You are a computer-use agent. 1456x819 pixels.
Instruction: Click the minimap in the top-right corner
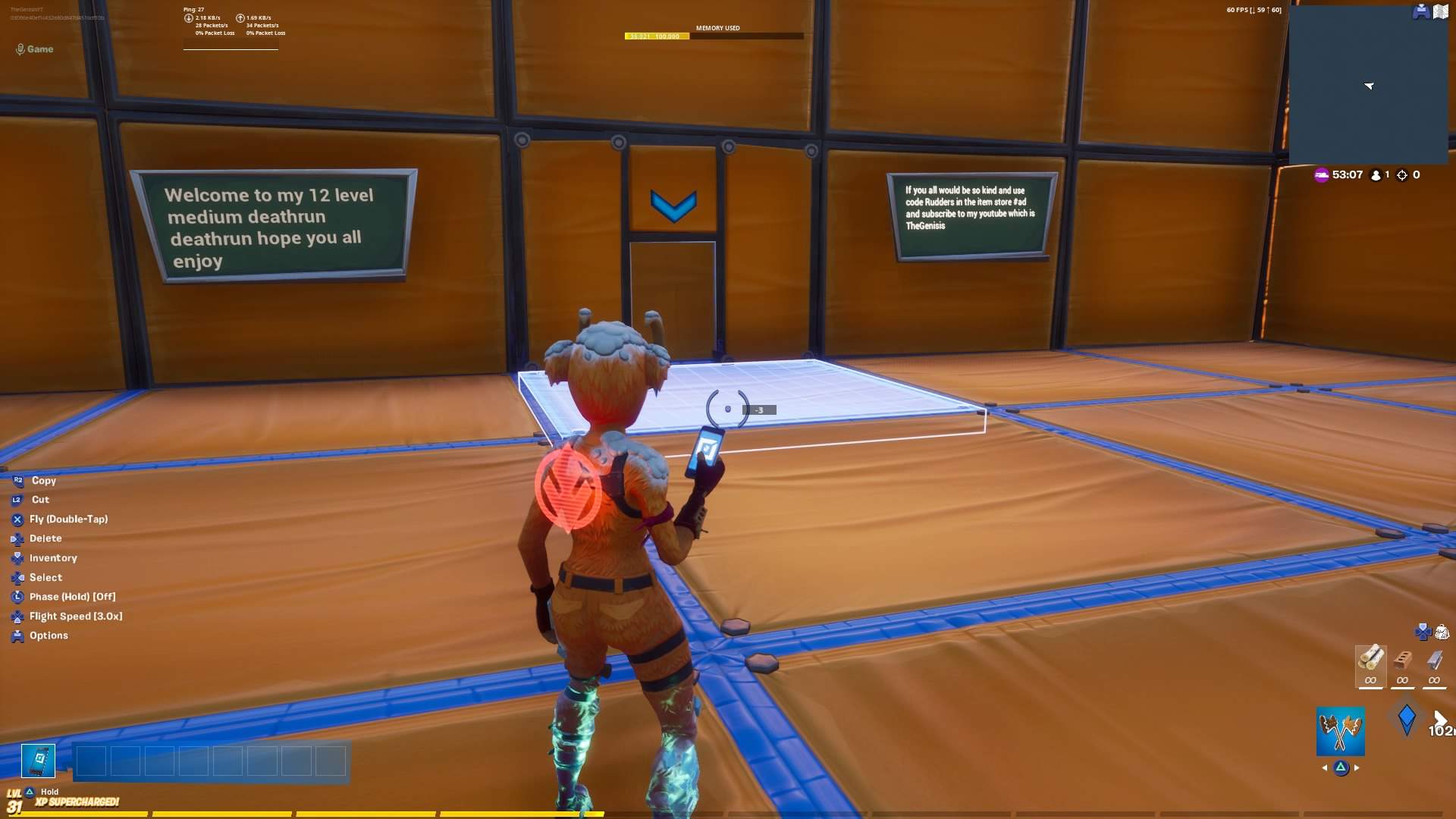point(1369,83)
